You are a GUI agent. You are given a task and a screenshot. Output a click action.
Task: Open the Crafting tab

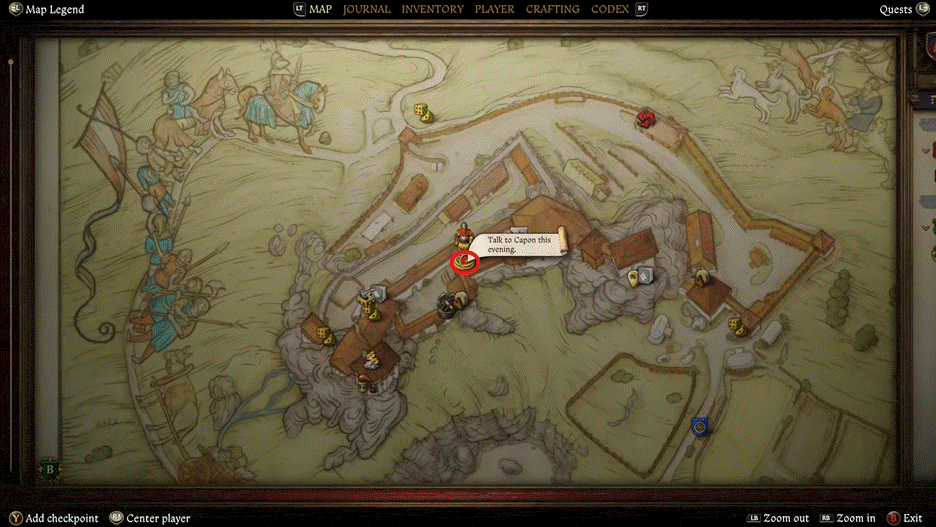(x=552, y=9)
